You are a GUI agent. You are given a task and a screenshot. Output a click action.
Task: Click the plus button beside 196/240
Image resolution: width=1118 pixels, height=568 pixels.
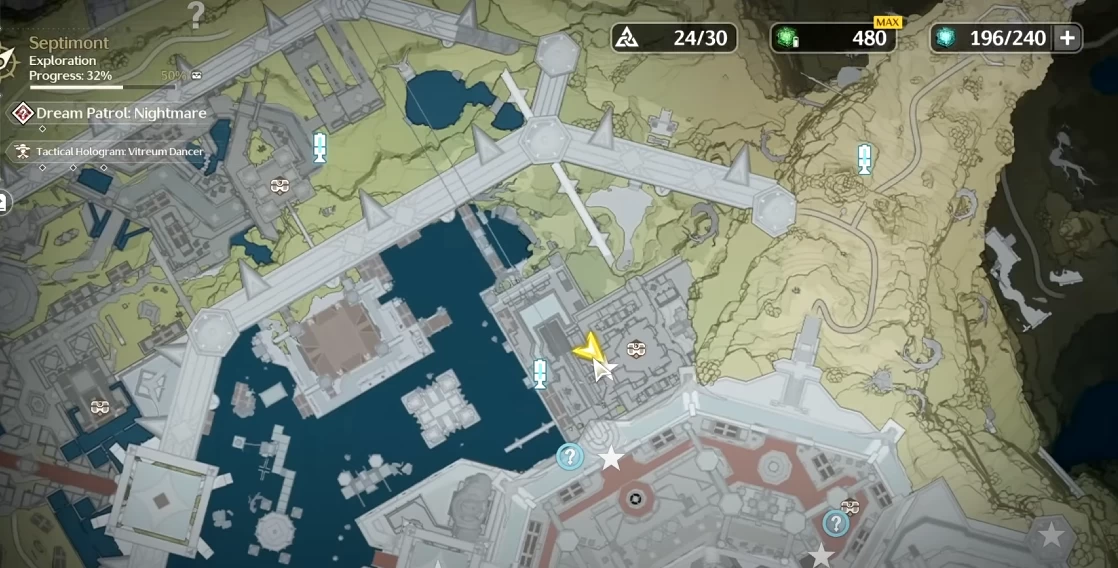tap(1068, 38)
